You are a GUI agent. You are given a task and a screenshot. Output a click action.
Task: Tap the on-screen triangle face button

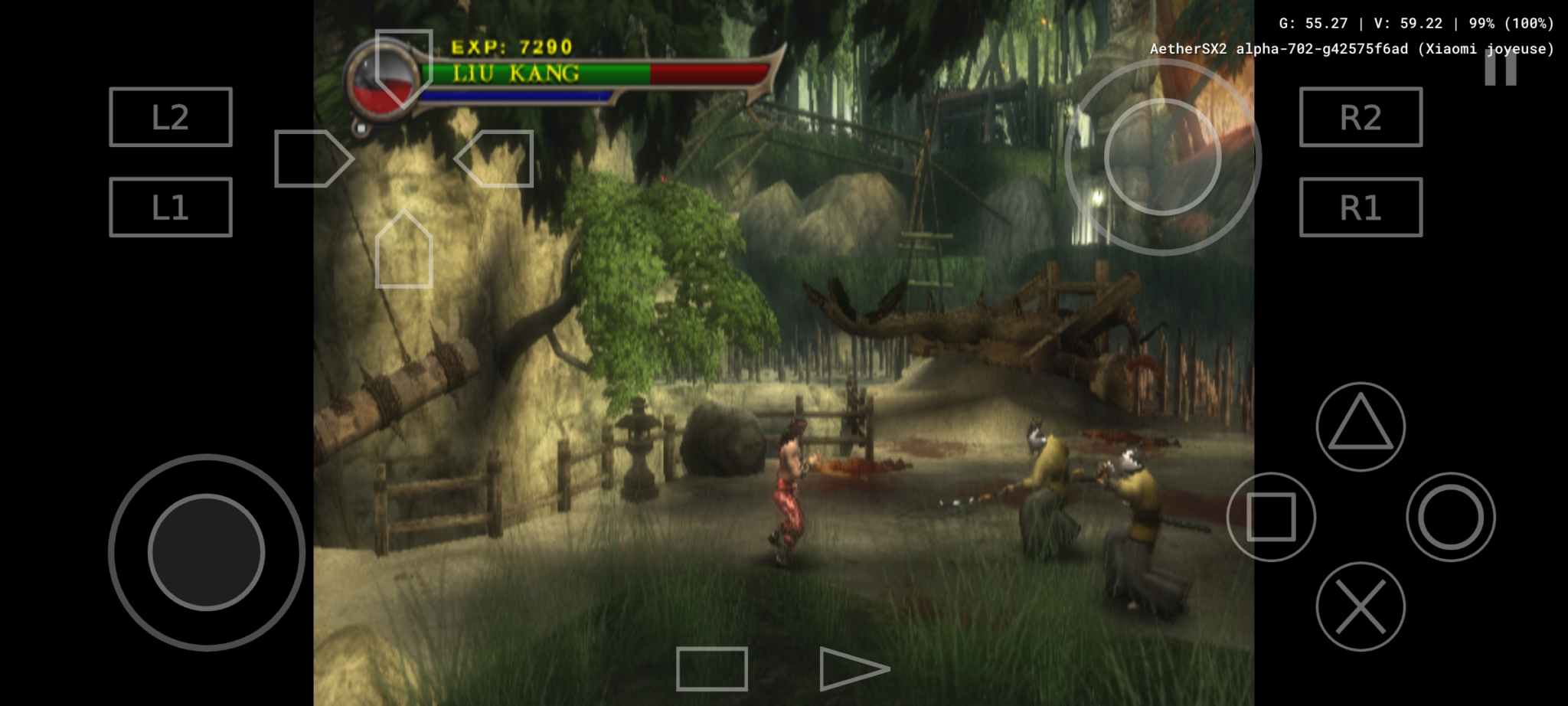(1361, 427)
